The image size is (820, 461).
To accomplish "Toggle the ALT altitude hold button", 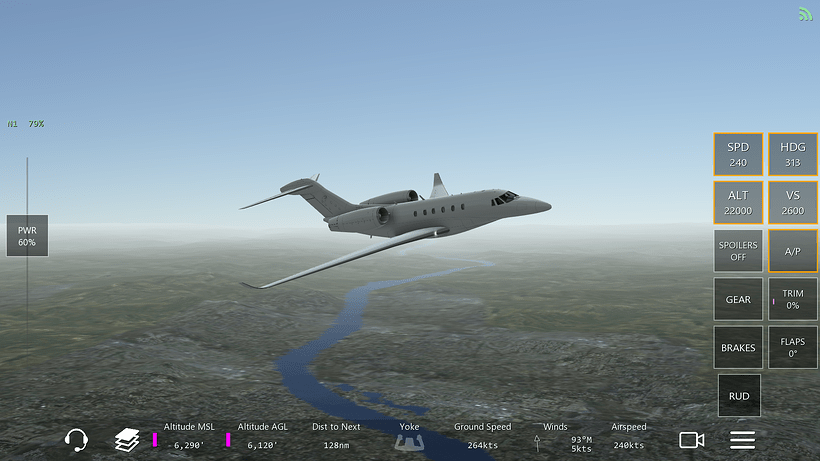I will point(738,202).
